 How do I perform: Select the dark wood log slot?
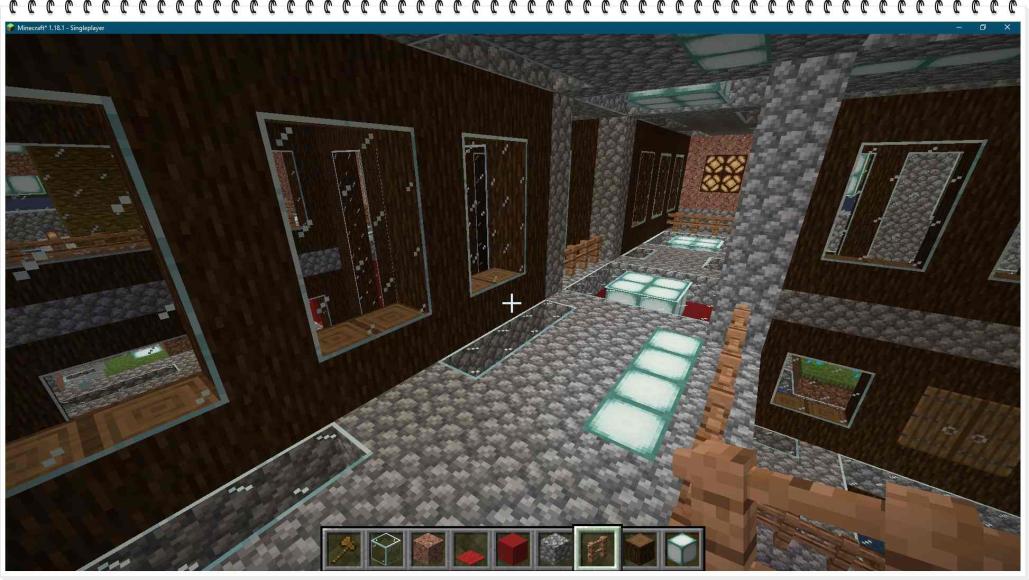coord(640,548)
